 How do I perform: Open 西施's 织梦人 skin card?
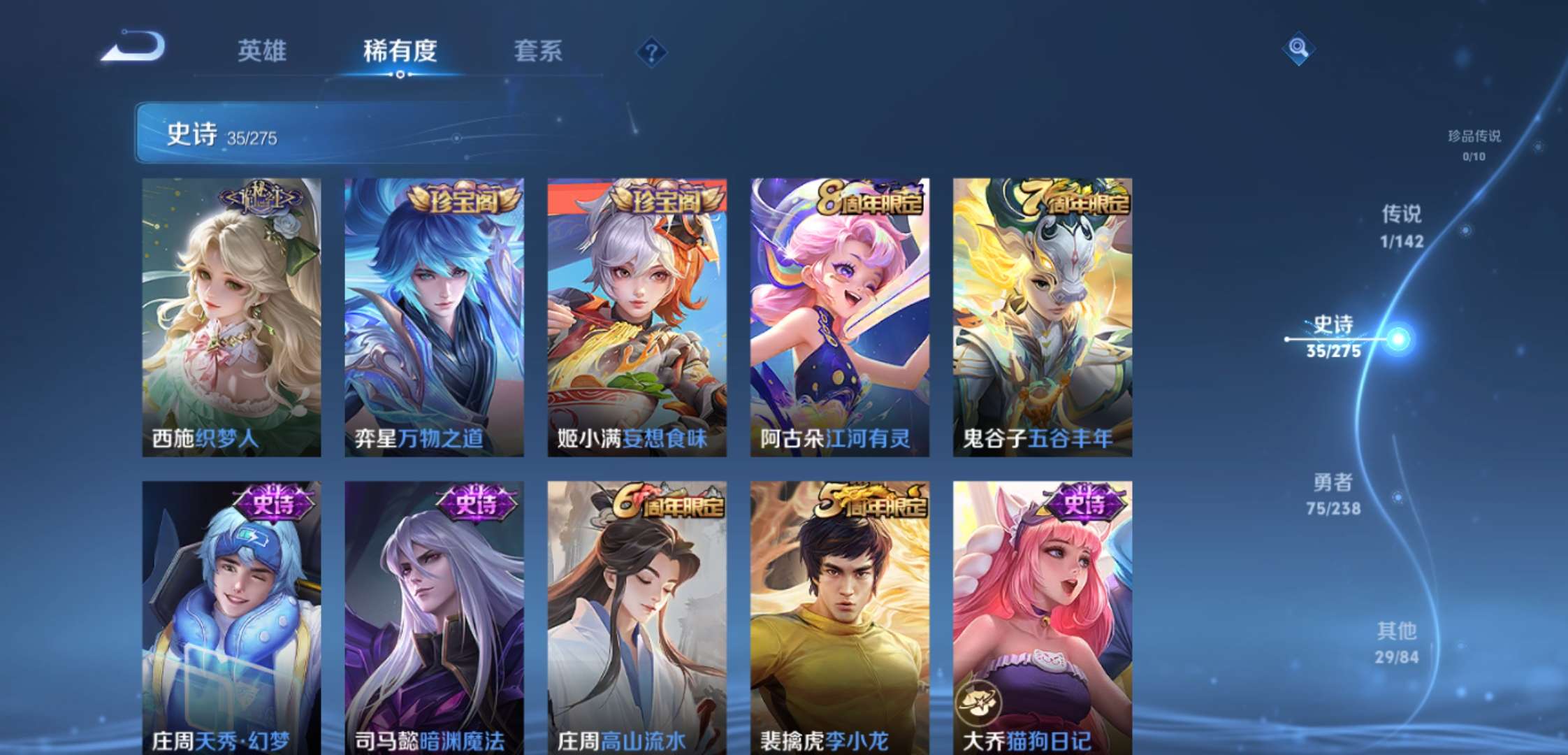(233, 315)
